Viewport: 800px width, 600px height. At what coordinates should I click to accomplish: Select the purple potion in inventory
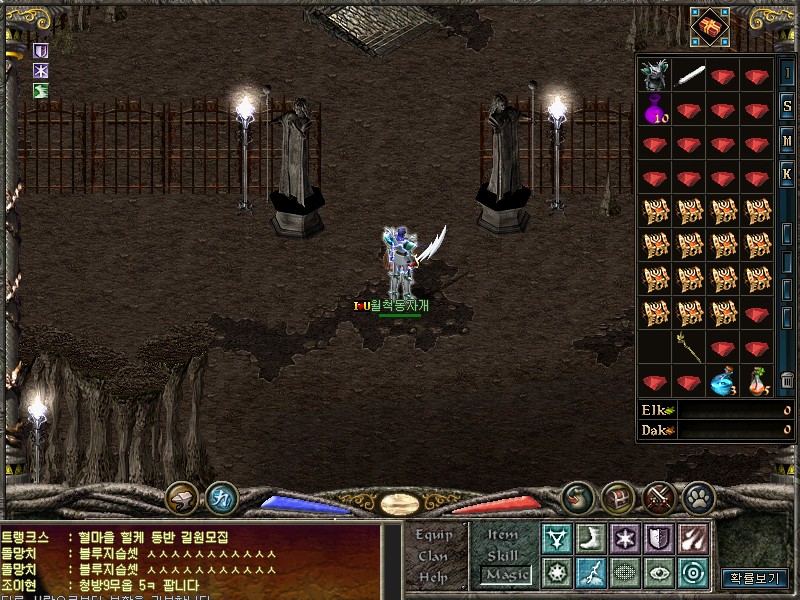click(656, 109)
